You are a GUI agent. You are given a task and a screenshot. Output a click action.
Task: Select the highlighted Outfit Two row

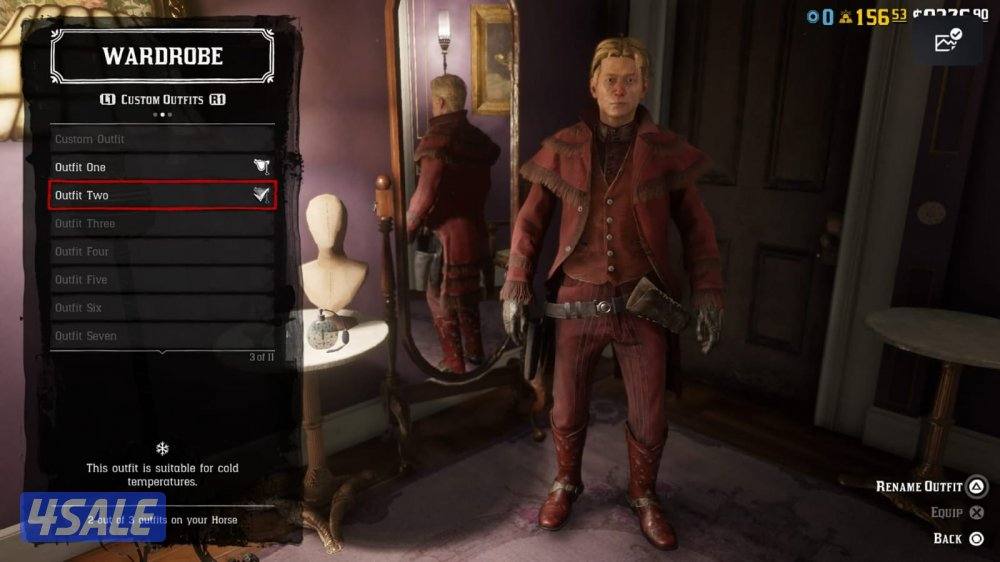161,195
